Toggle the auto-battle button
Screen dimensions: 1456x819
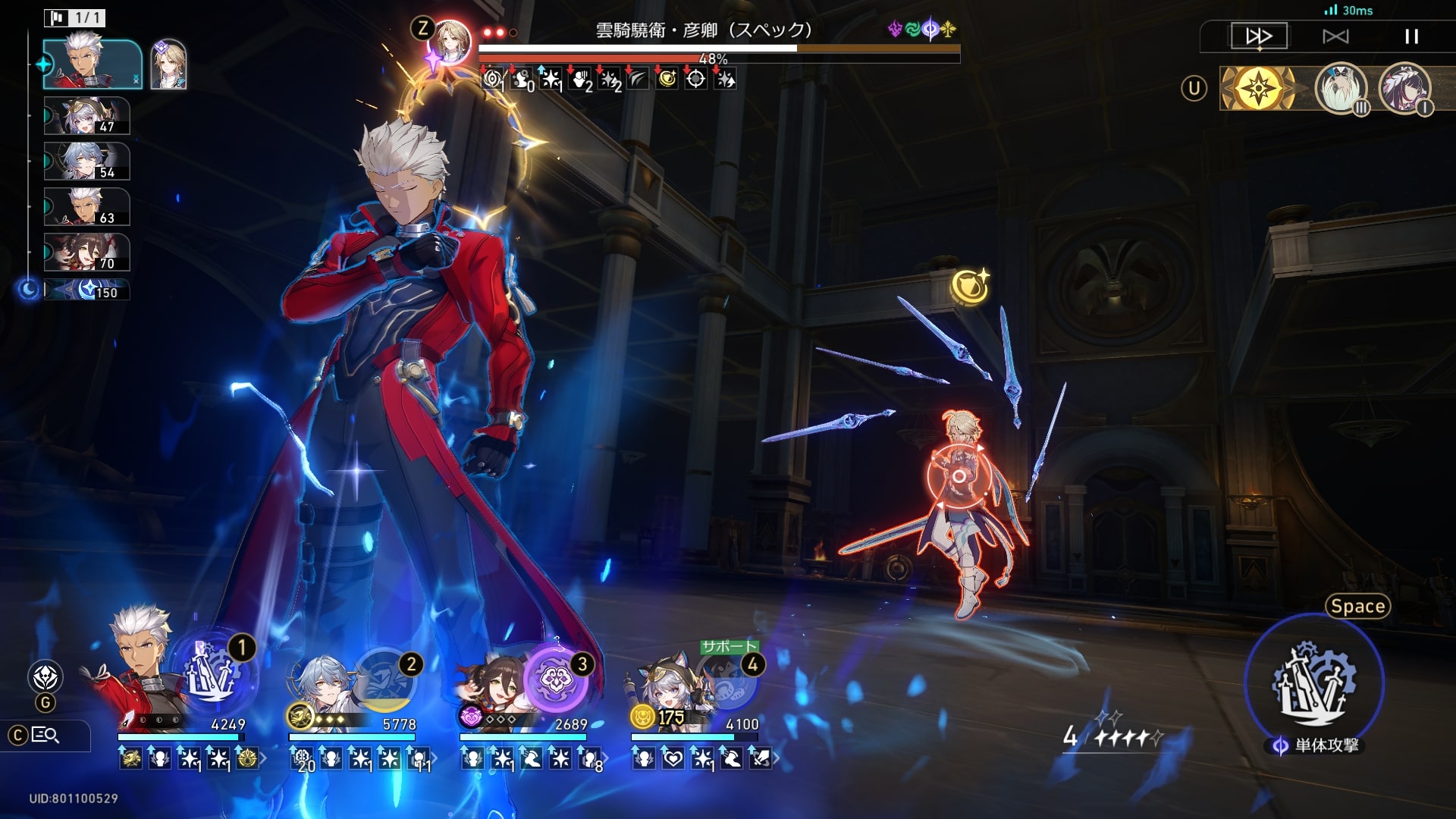[1335, 36]
